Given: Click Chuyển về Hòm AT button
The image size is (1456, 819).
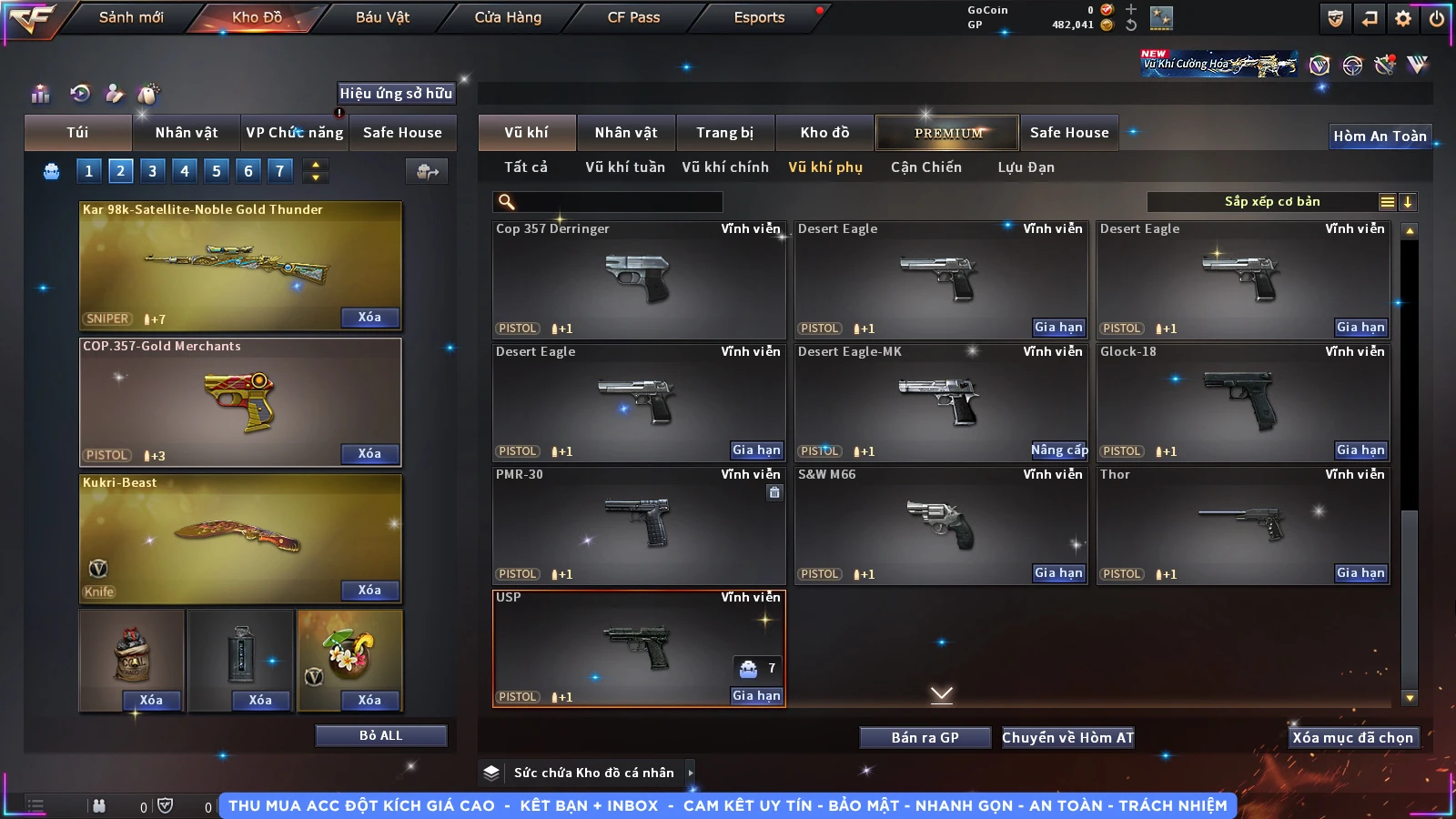Looking at the screenshot, I should [1067, 737].
